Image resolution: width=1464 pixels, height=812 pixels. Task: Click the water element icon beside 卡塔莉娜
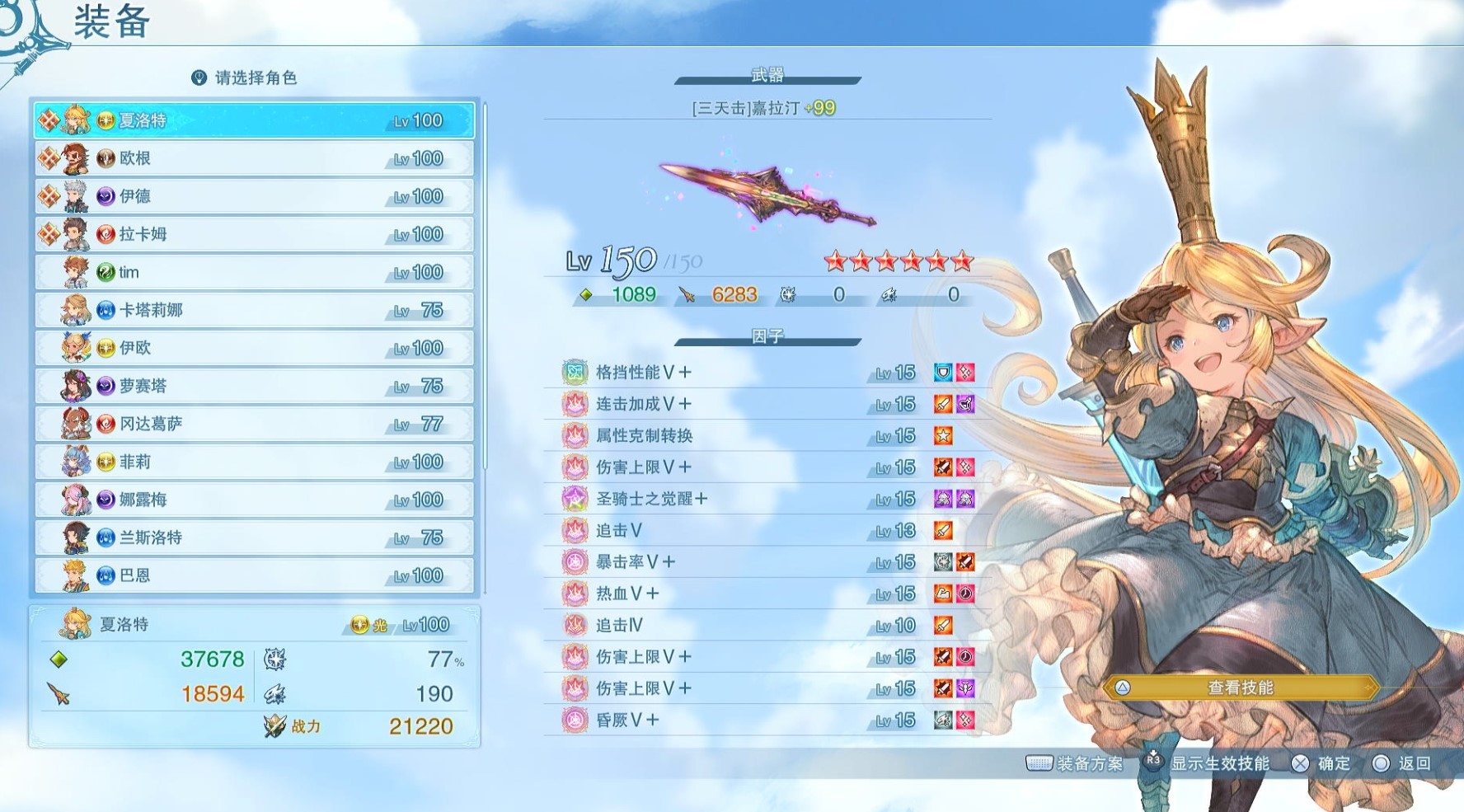104,310
